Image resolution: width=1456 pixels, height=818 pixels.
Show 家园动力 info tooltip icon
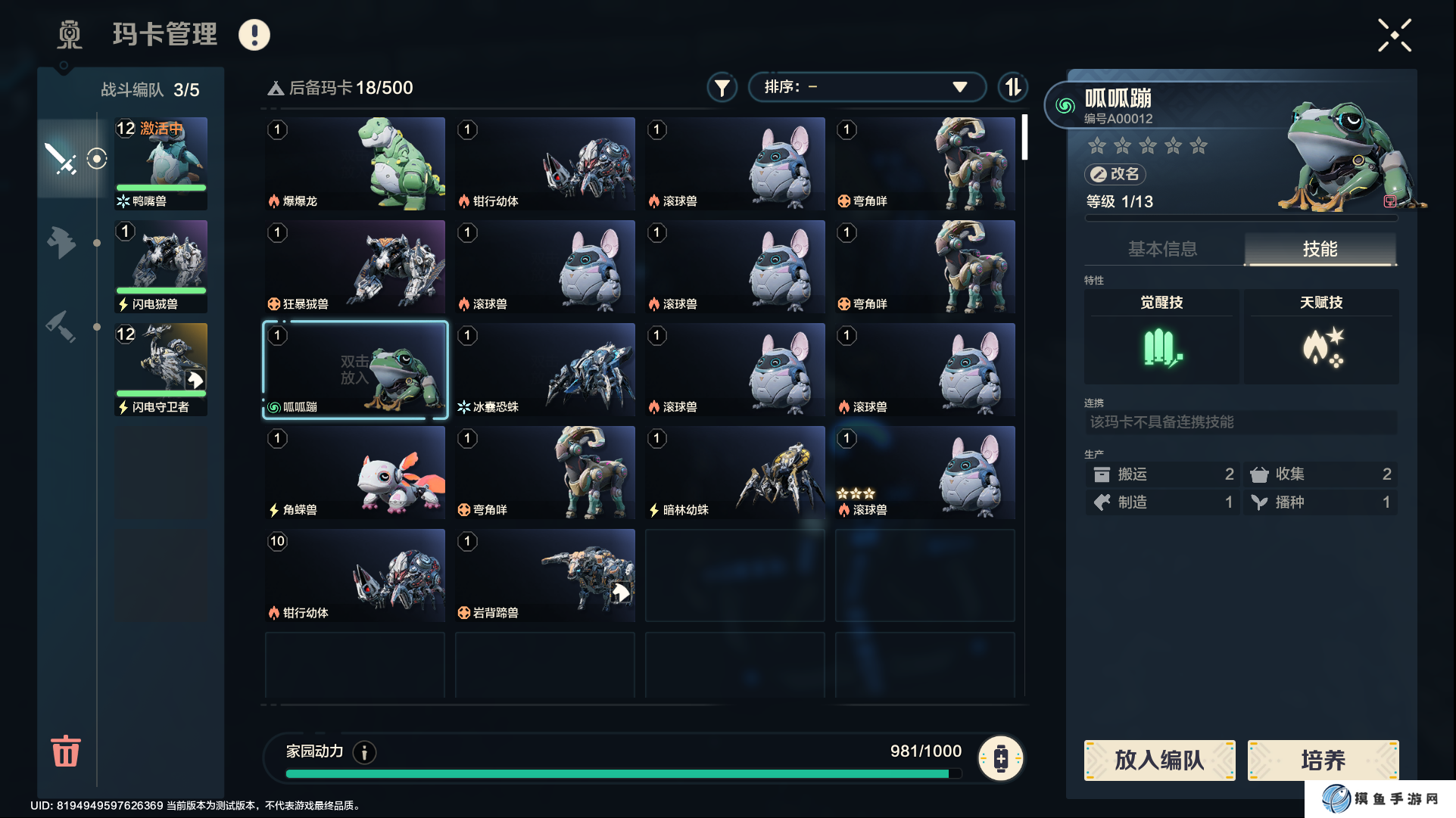(x=365, y=752)
